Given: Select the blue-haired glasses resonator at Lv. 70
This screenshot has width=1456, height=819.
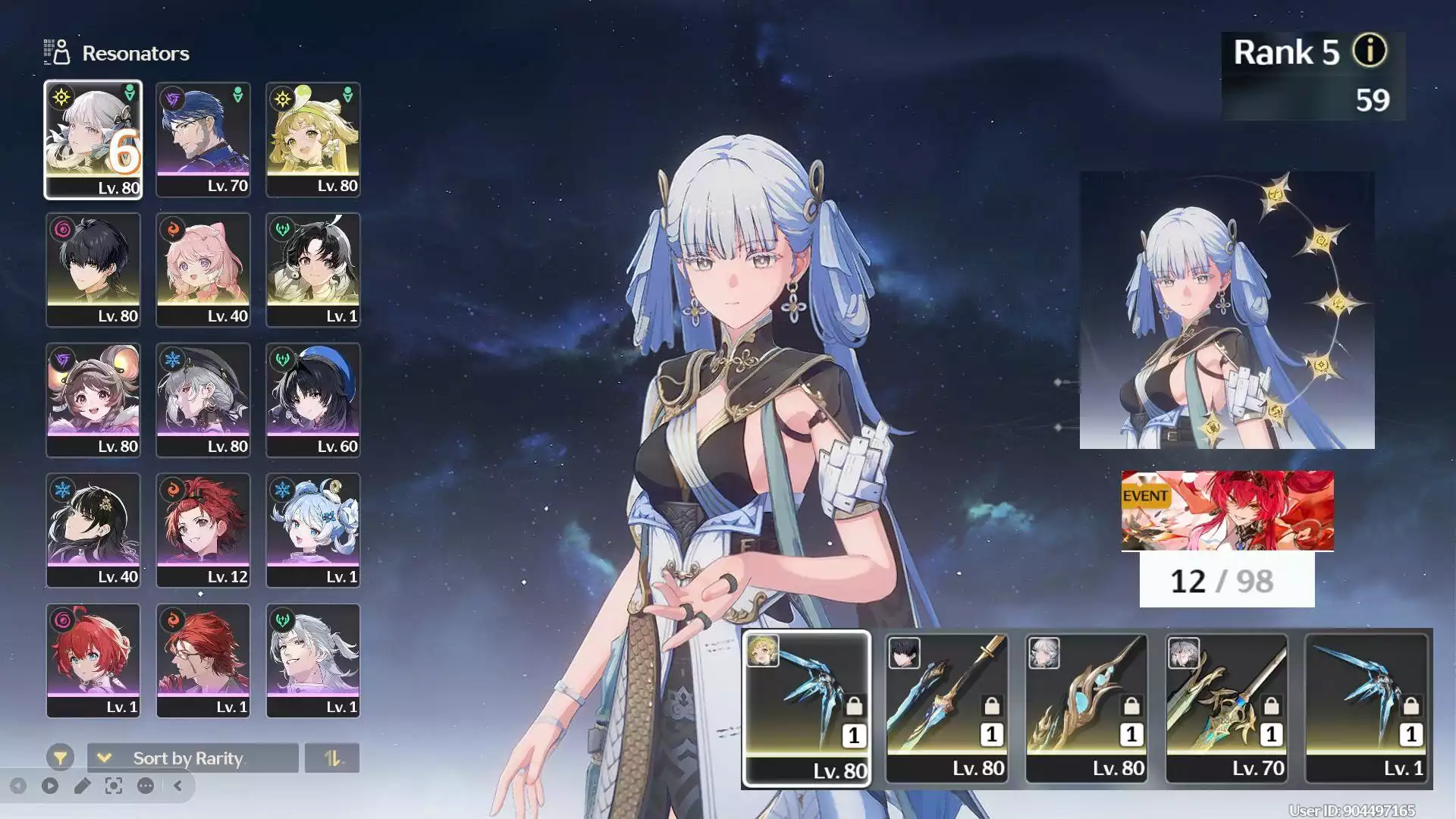Looking at the screenshot, I should [202, 140].
